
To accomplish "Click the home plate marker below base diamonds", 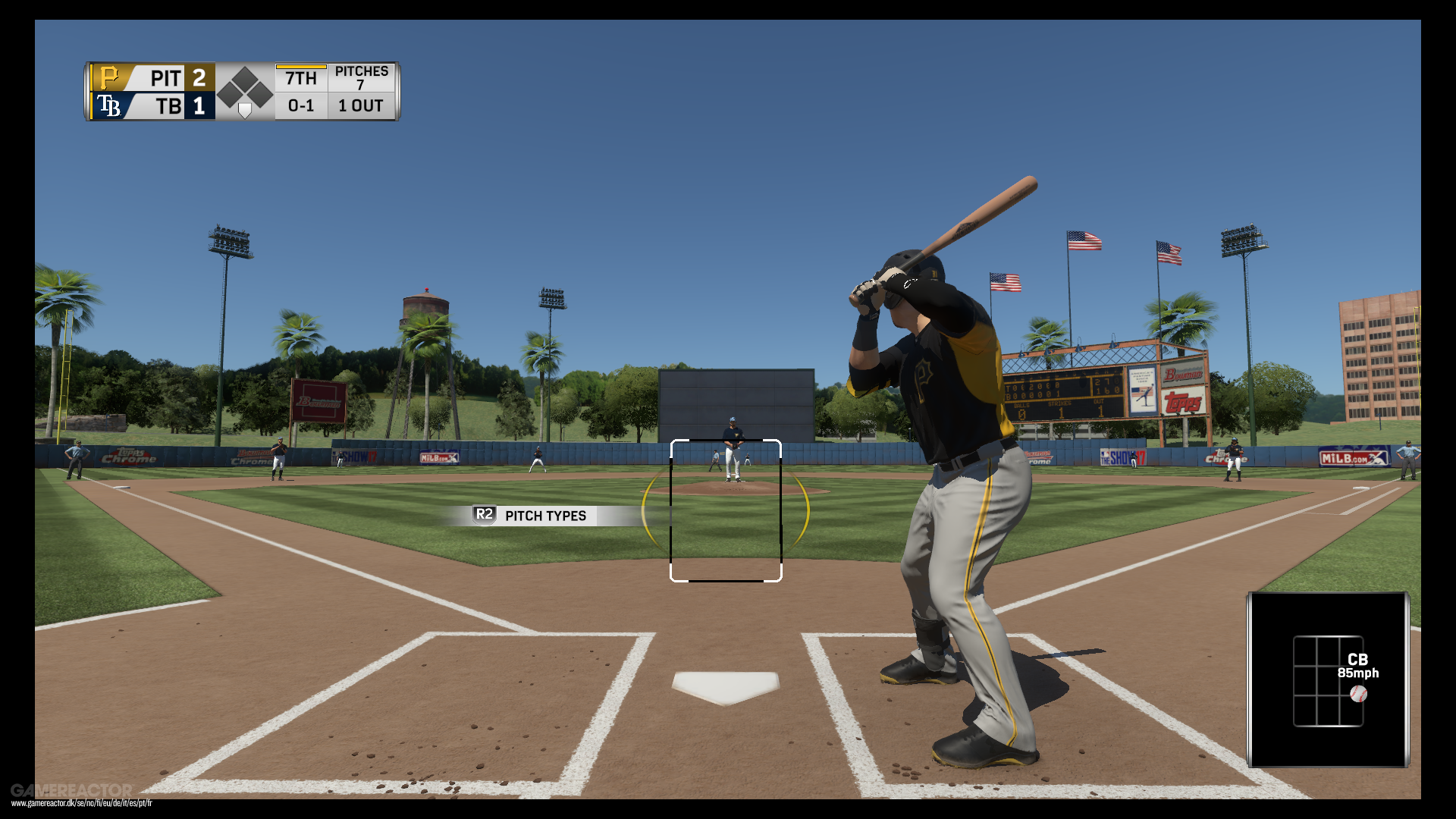I will 244,111.
